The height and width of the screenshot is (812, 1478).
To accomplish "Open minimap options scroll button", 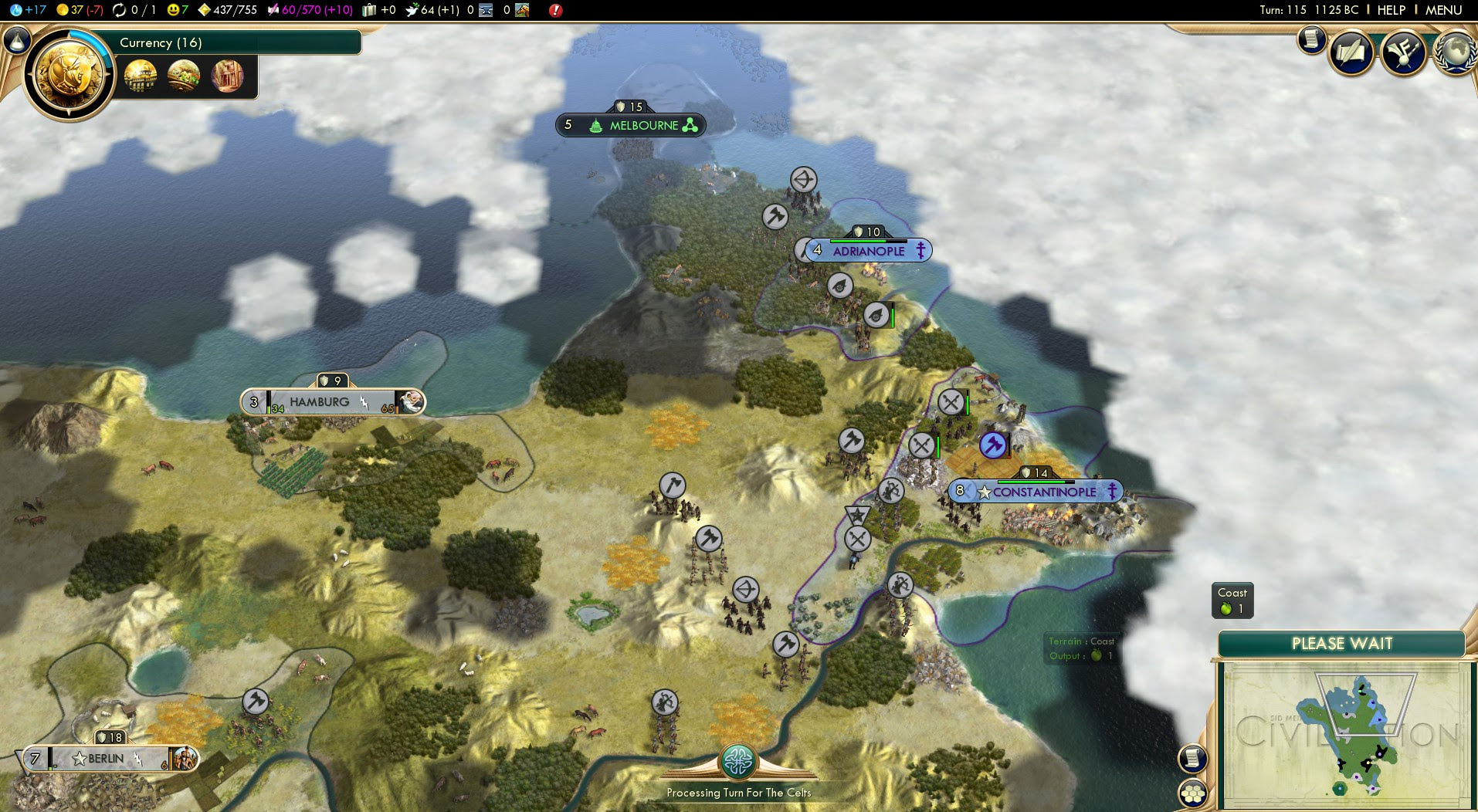I will coord(1193,759).
